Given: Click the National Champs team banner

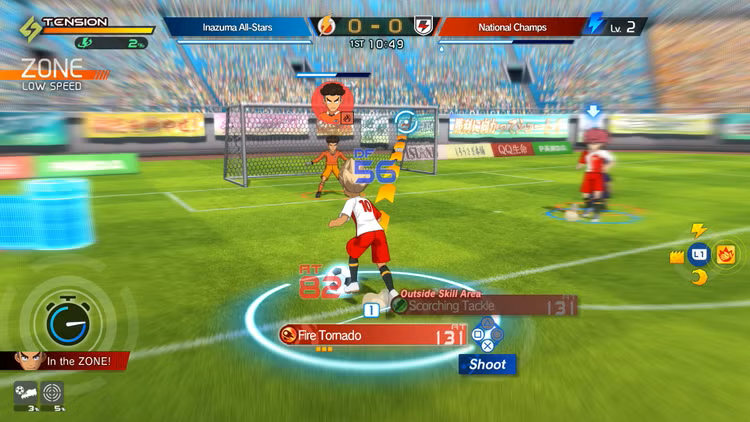Looking at the screenshot, I should tap(510, 27).
